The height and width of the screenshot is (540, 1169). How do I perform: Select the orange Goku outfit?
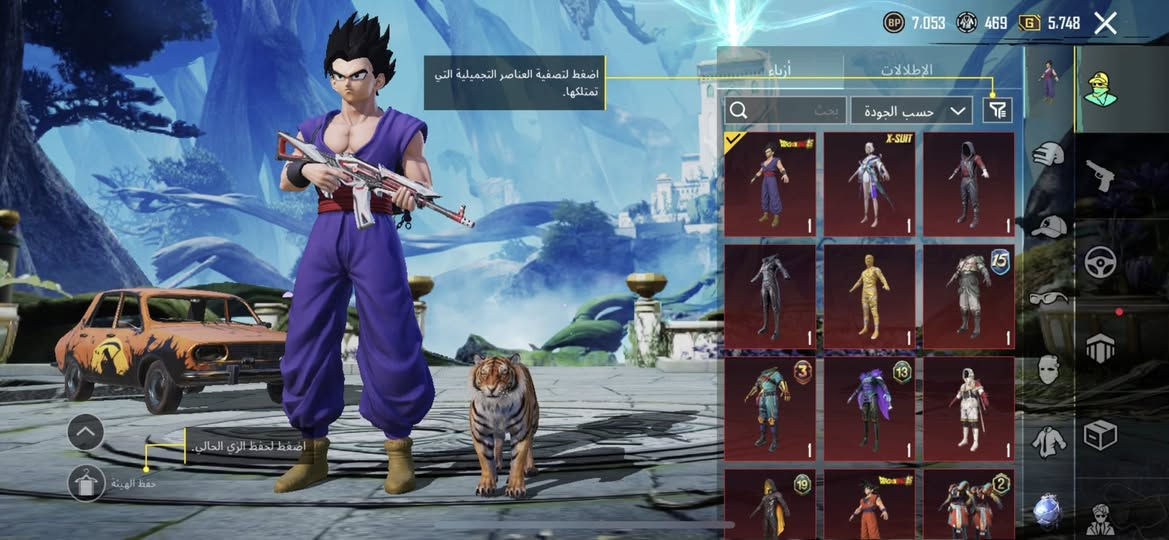pos(869,503)
